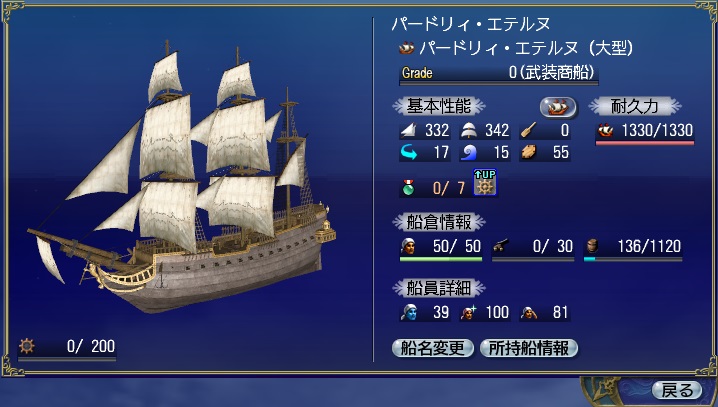718x407 pixels.
Task: Go back with the 戻る button
Action: pos(675,389)
